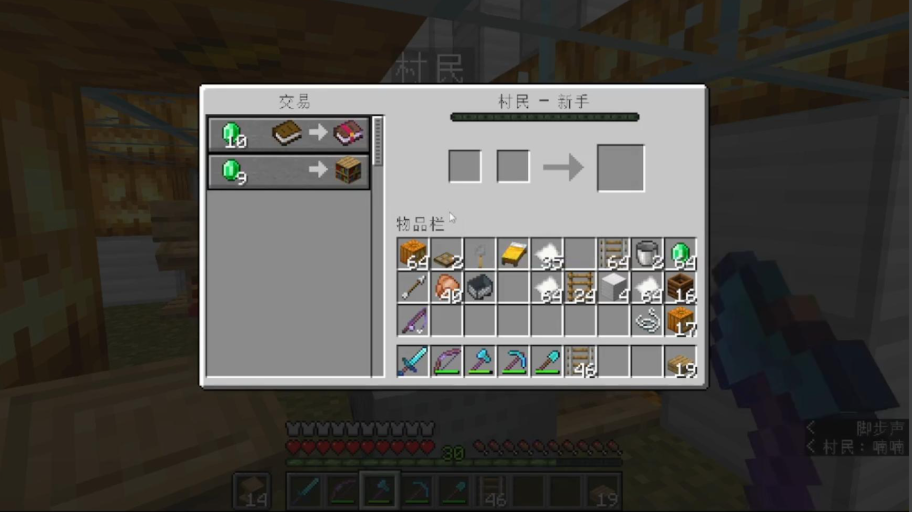Select the bucket stack of 2
Viewport: 912px width, 512px height.
coord(647,254)
